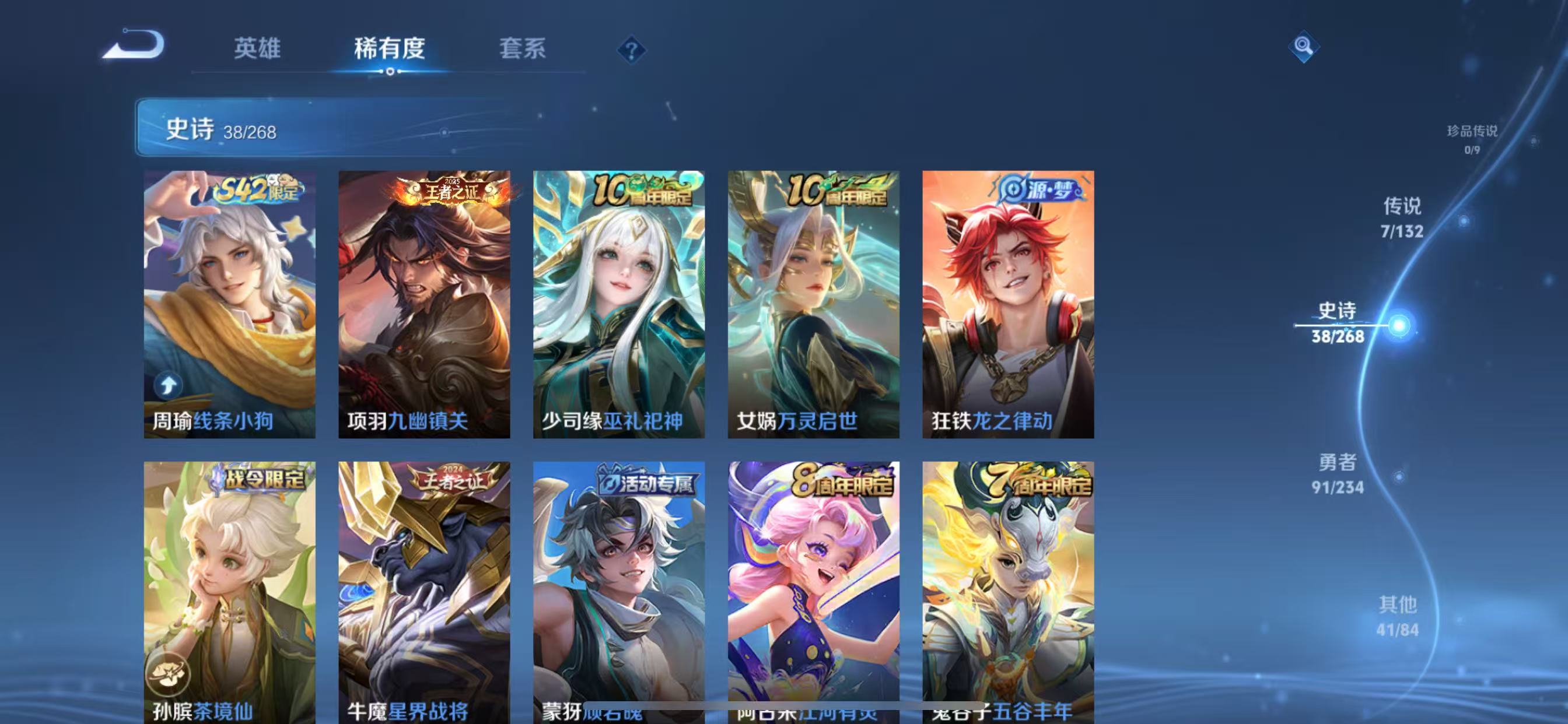This screenshot has height=724, width=1568.
Task: Open help via the question mark icon
Action: click(x=633, y=51)
